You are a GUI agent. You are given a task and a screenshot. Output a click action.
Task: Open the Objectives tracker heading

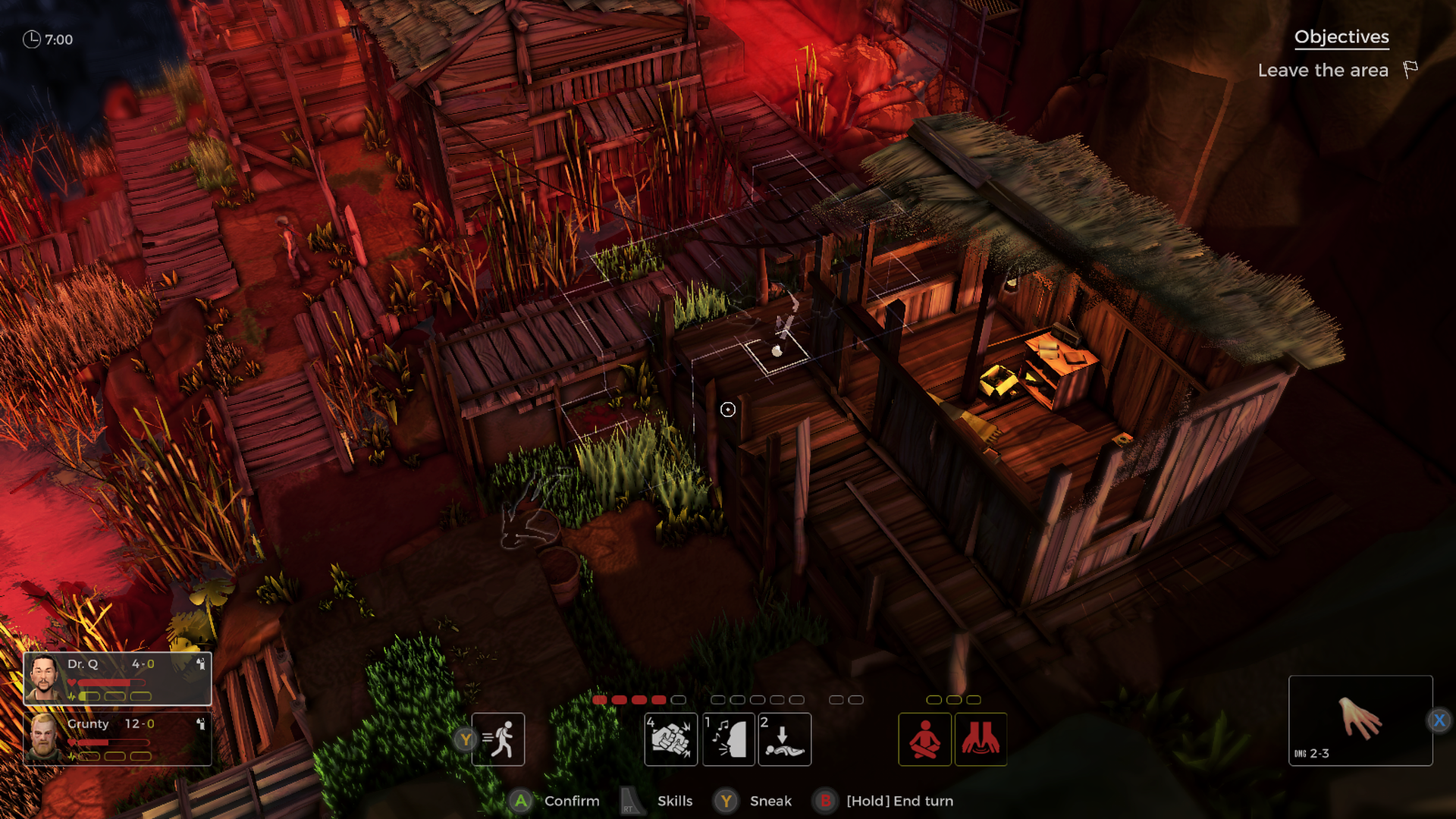[1341, 37]
